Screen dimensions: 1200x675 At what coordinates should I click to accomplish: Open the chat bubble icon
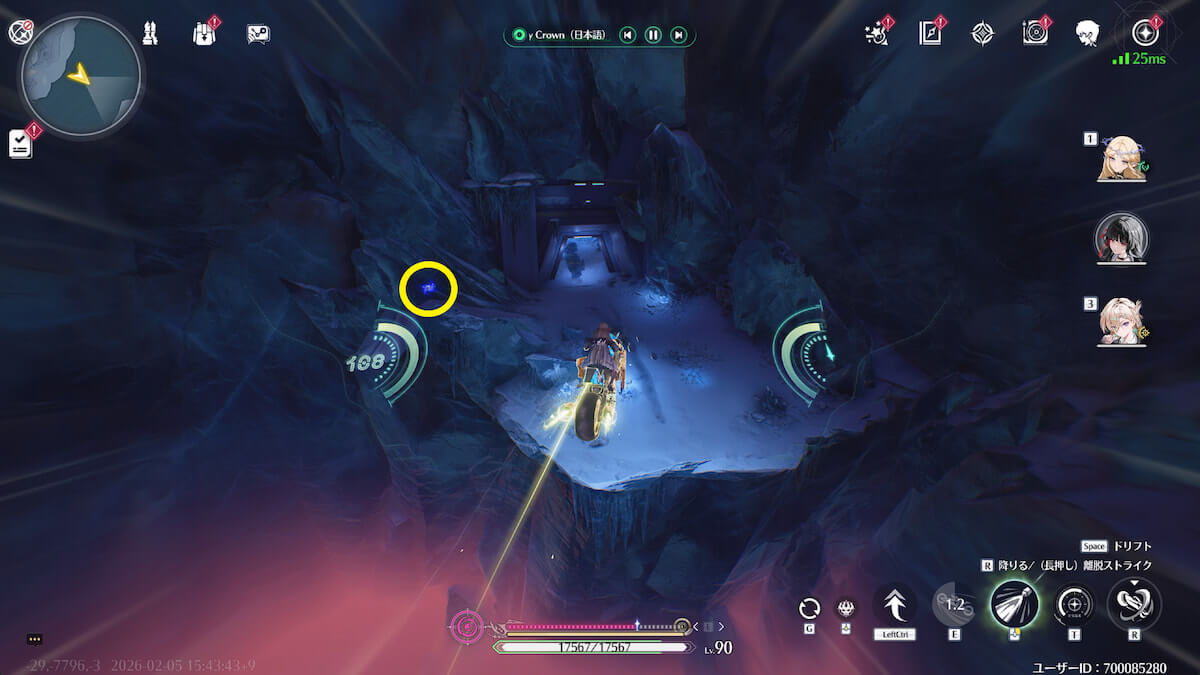(x=258, y=34)
